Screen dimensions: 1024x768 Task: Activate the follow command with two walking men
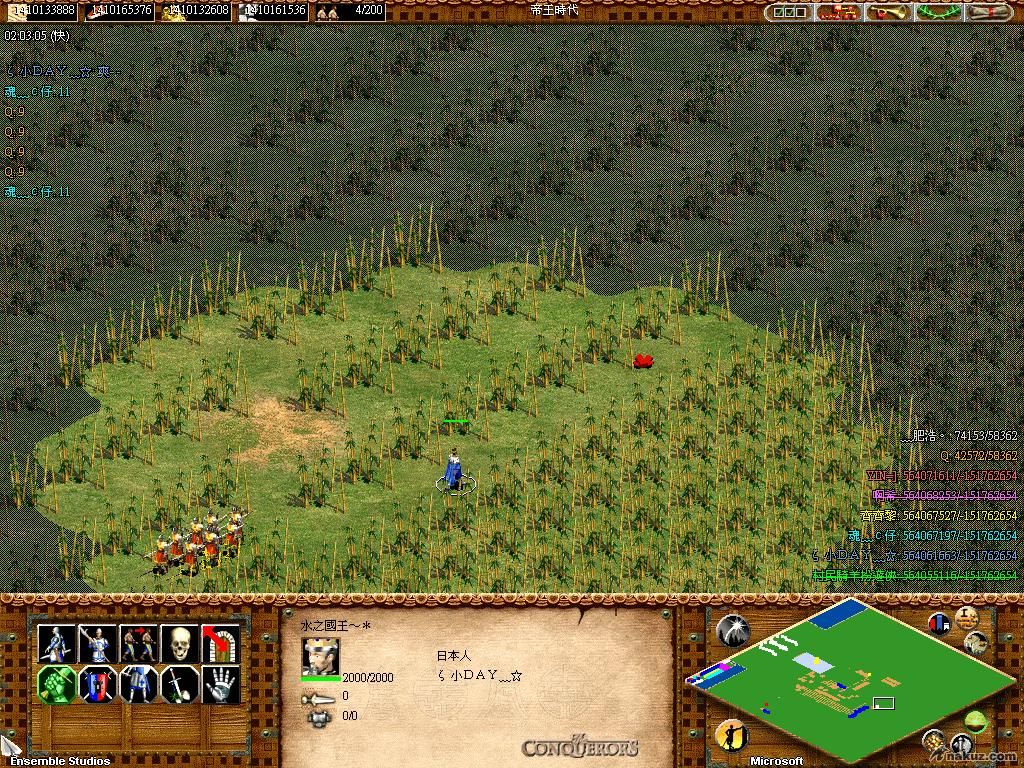click(x=139, y=644)
